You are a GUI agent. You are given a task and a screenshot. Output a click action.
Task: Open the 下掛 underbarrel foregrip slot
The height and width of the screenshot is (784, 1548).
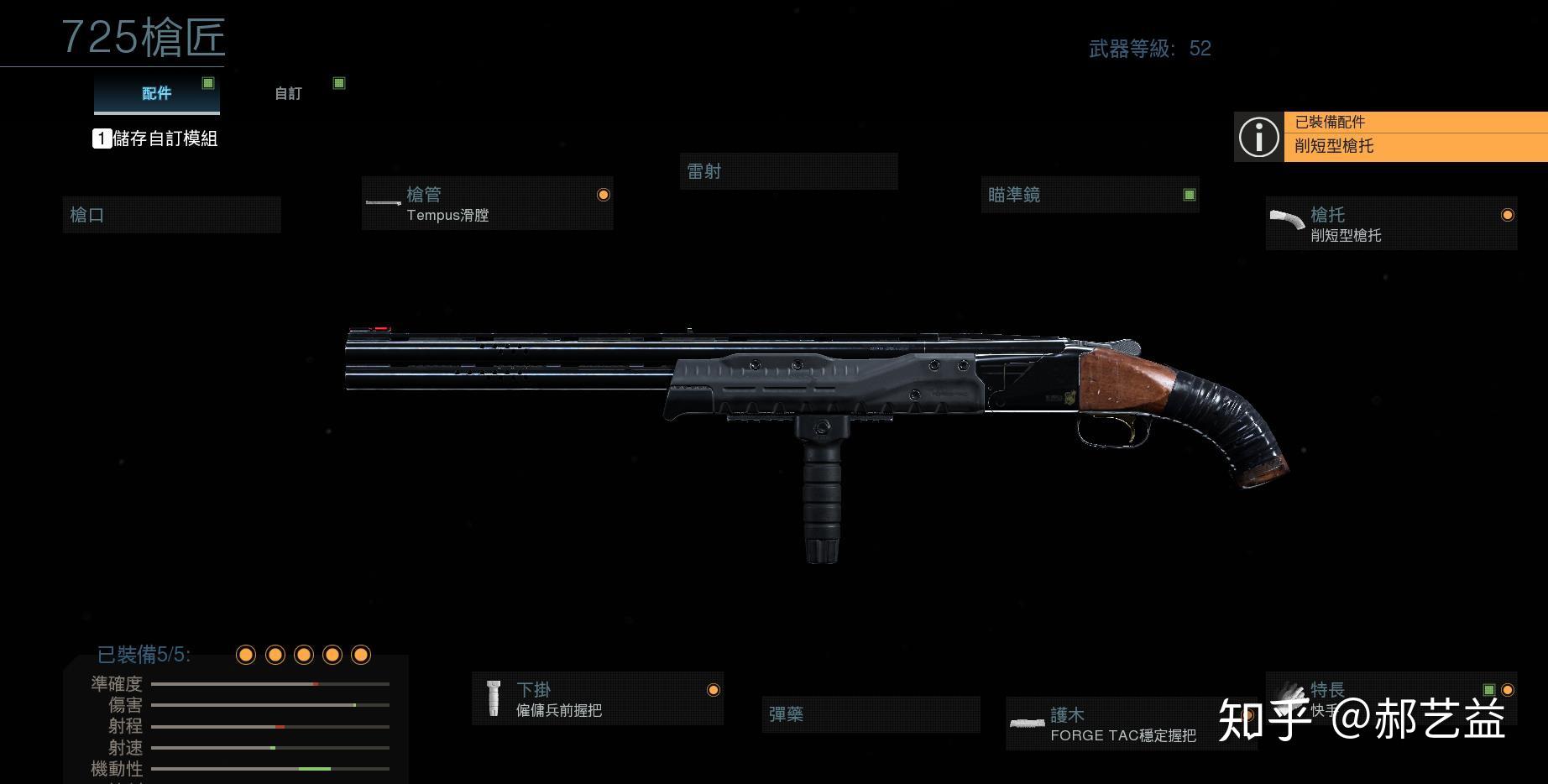(597, 699)
